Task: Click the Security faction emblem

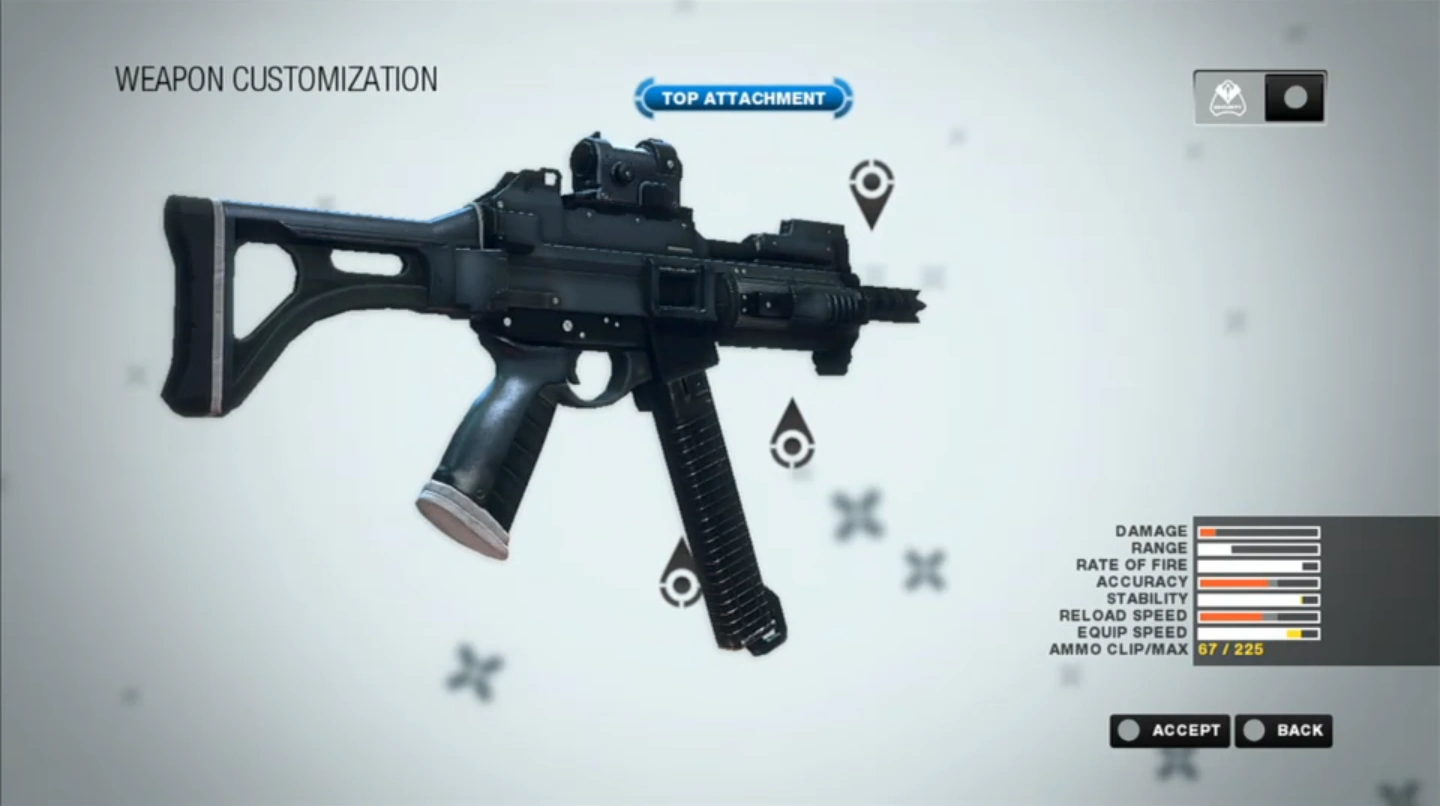Action: 1227,98
